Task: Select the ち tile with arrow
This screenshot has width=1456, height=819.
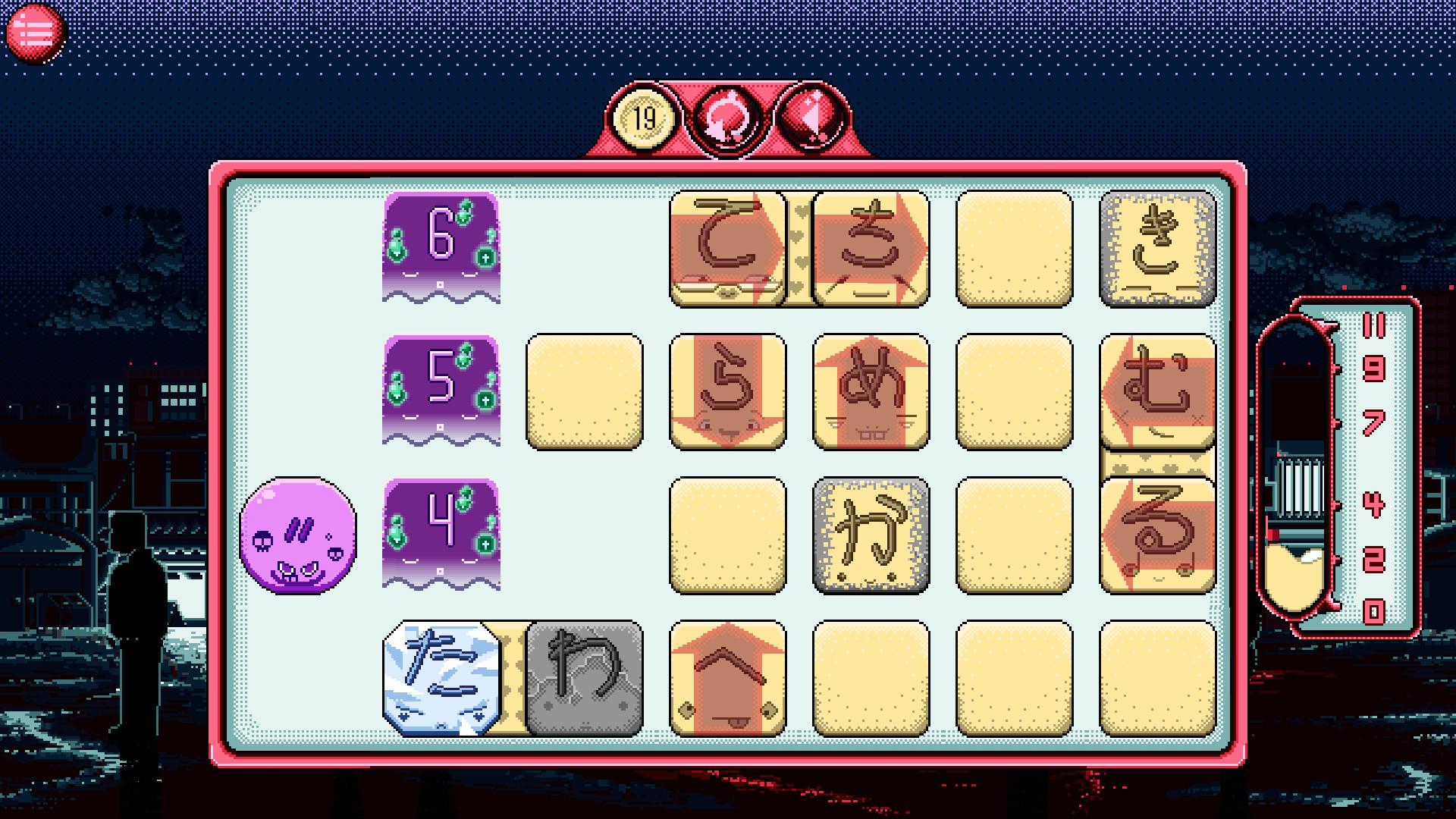Action: [x=869, y=250]
